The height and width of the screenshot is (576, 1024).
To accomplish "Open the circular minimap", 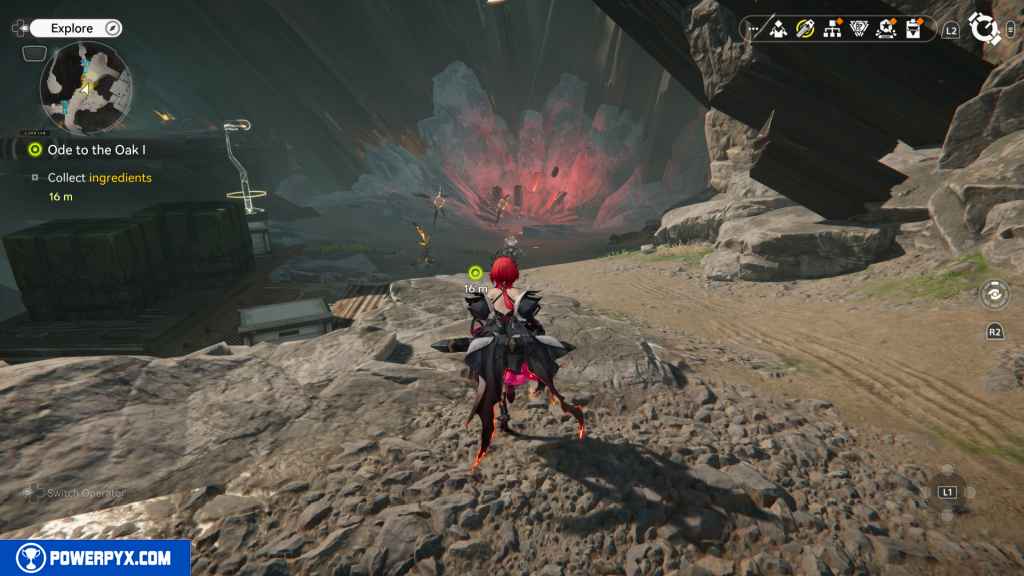I will pos(85,86).
